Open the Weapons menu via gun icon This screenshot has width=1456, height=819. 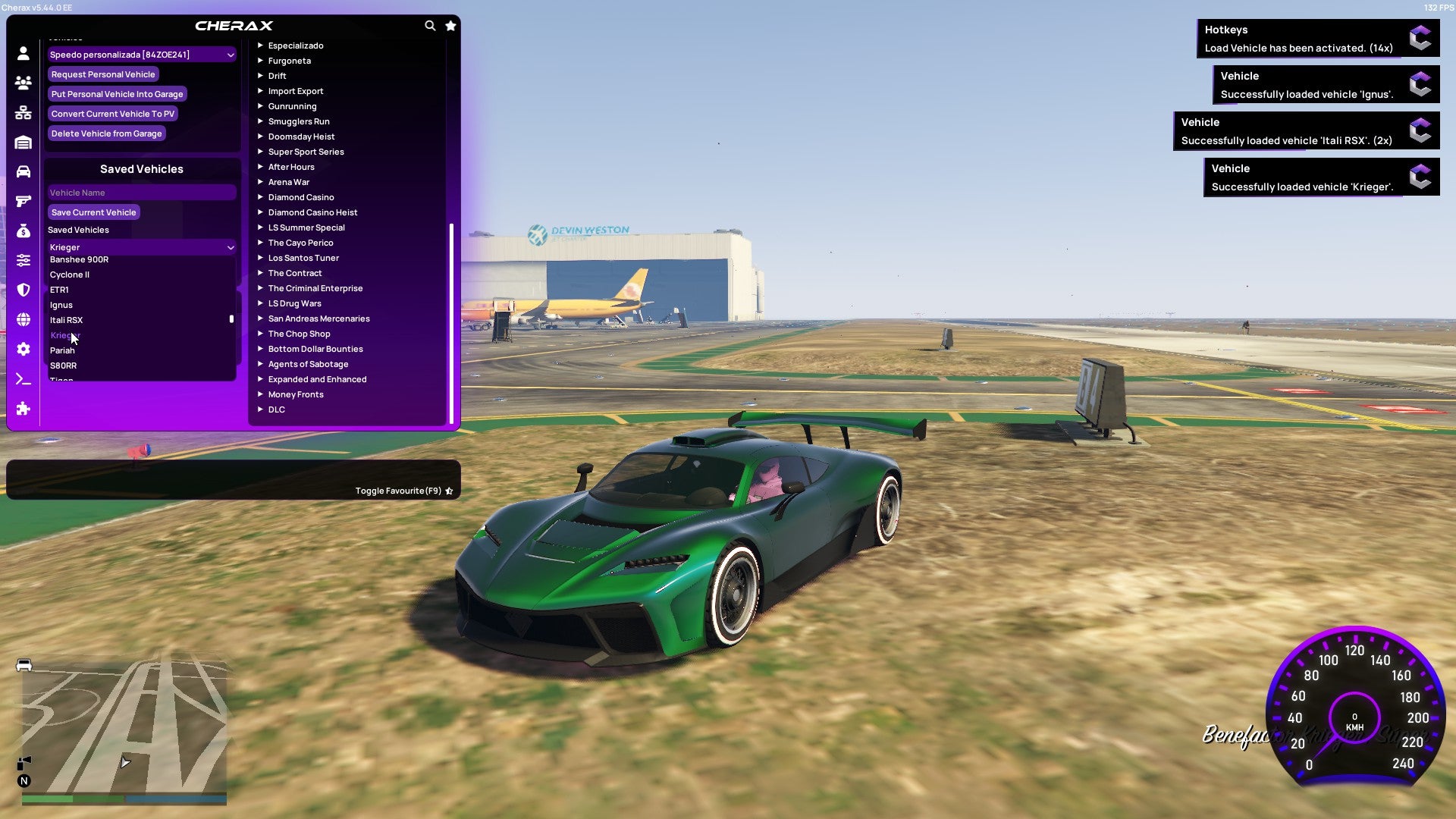tap(23, 200)
